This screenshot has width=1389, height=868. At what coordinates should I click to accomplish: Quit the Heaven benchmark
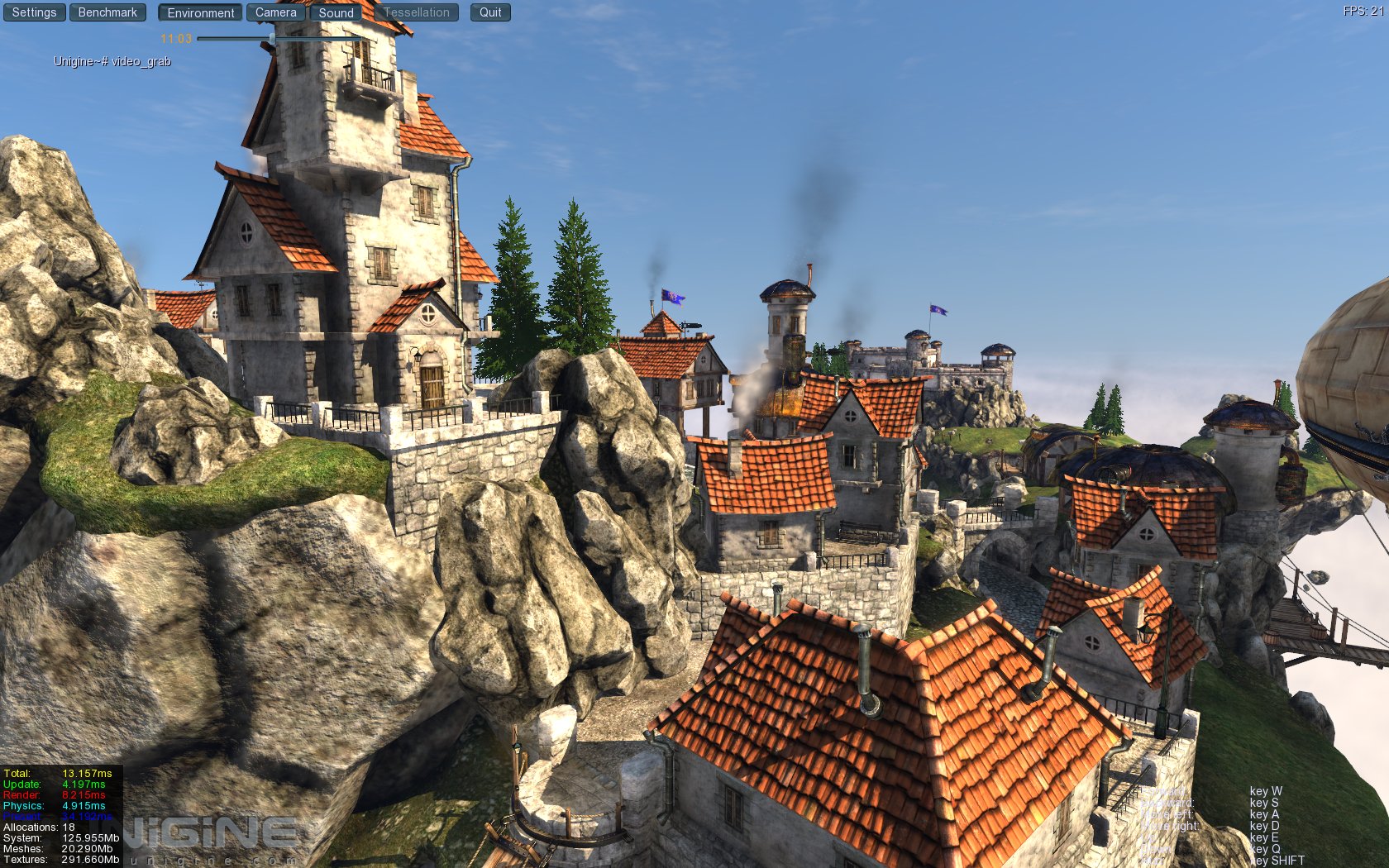[490, 12]
